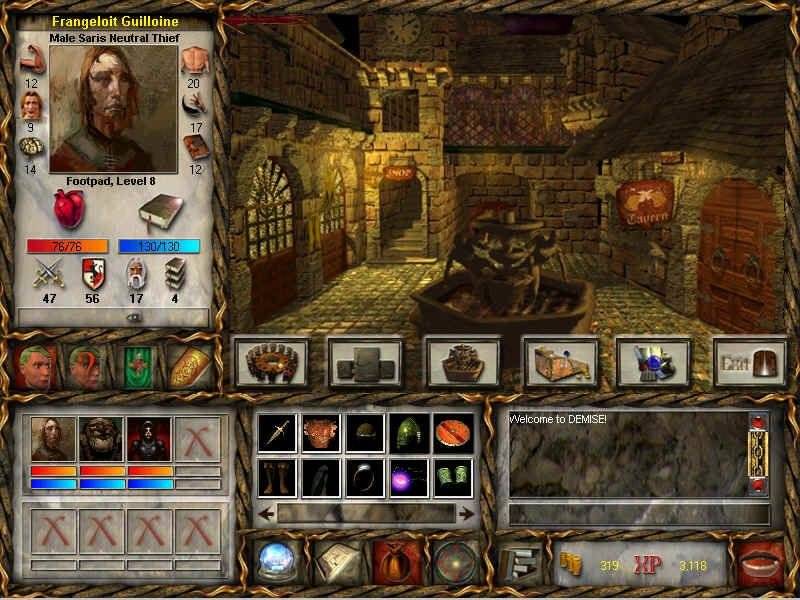Select the bearded first party member portrait

(53, 438)
